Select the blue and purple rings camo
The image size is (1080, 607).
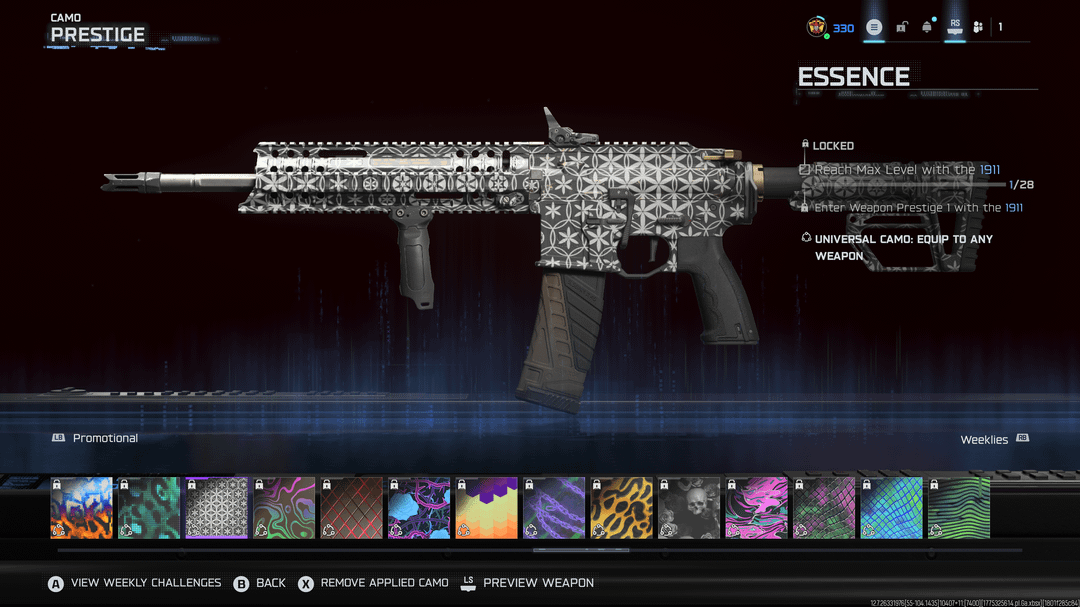419,508
